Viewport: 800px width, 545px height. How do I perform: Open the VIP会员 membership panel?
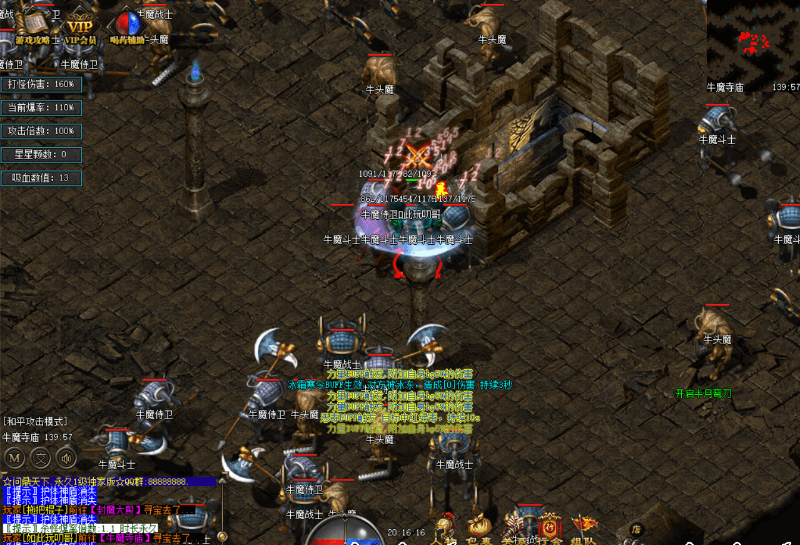pyautogui.click(x=81, y=25)
